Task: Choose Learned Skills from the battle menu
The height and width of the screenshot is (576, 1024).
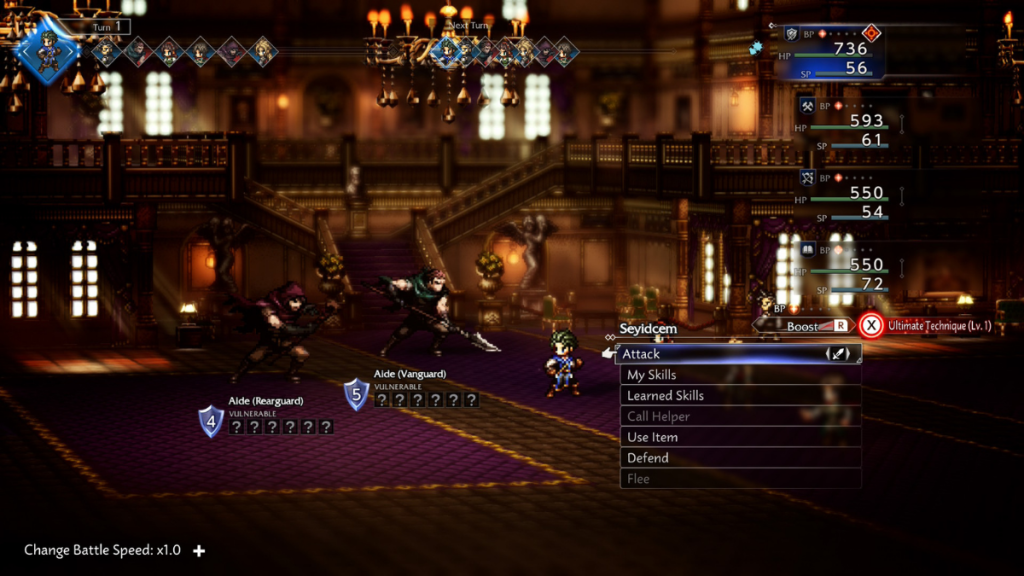Action: tap(738, 396)
